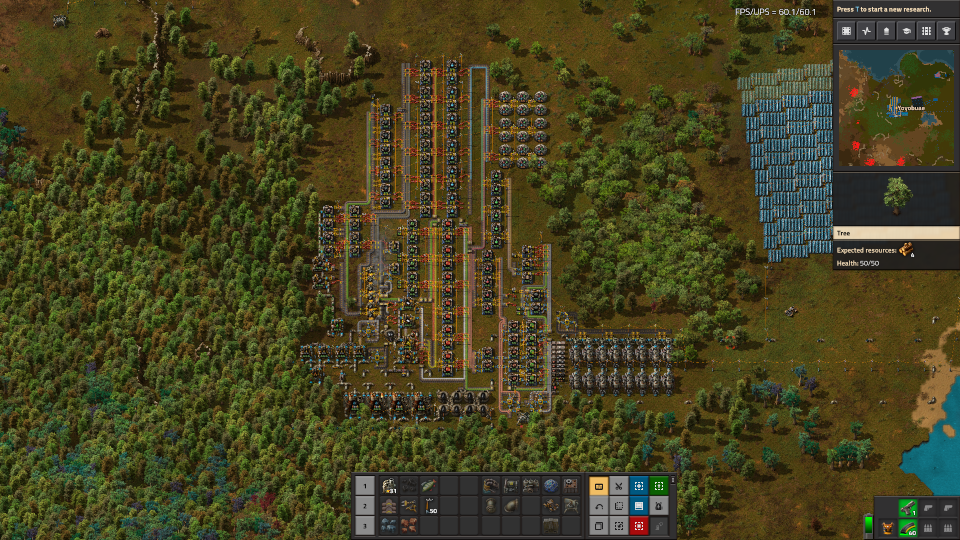Viewport: 960px width, 540px height.
Task: Select the quickbar item with count 31
Action: 388,486
